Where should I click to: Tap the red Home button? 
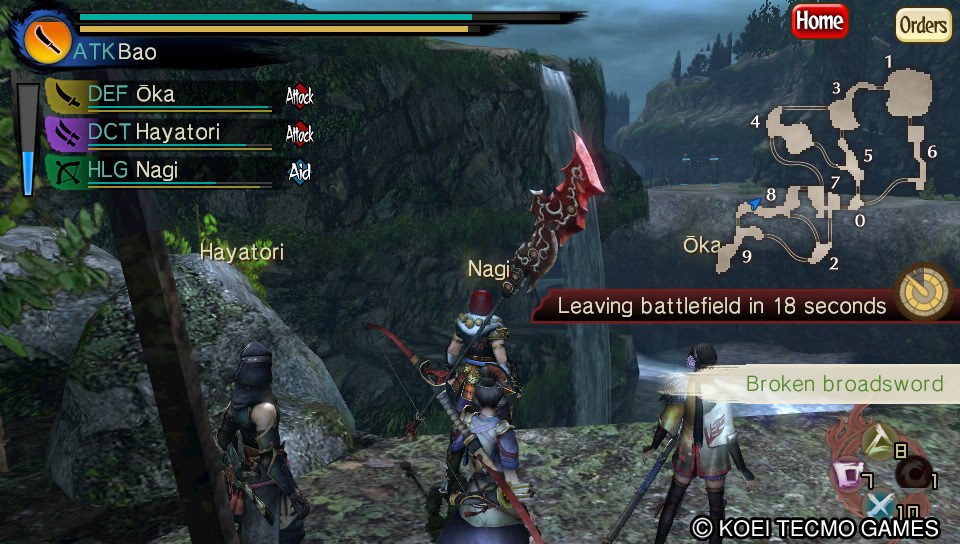click(x=819, y=20)
